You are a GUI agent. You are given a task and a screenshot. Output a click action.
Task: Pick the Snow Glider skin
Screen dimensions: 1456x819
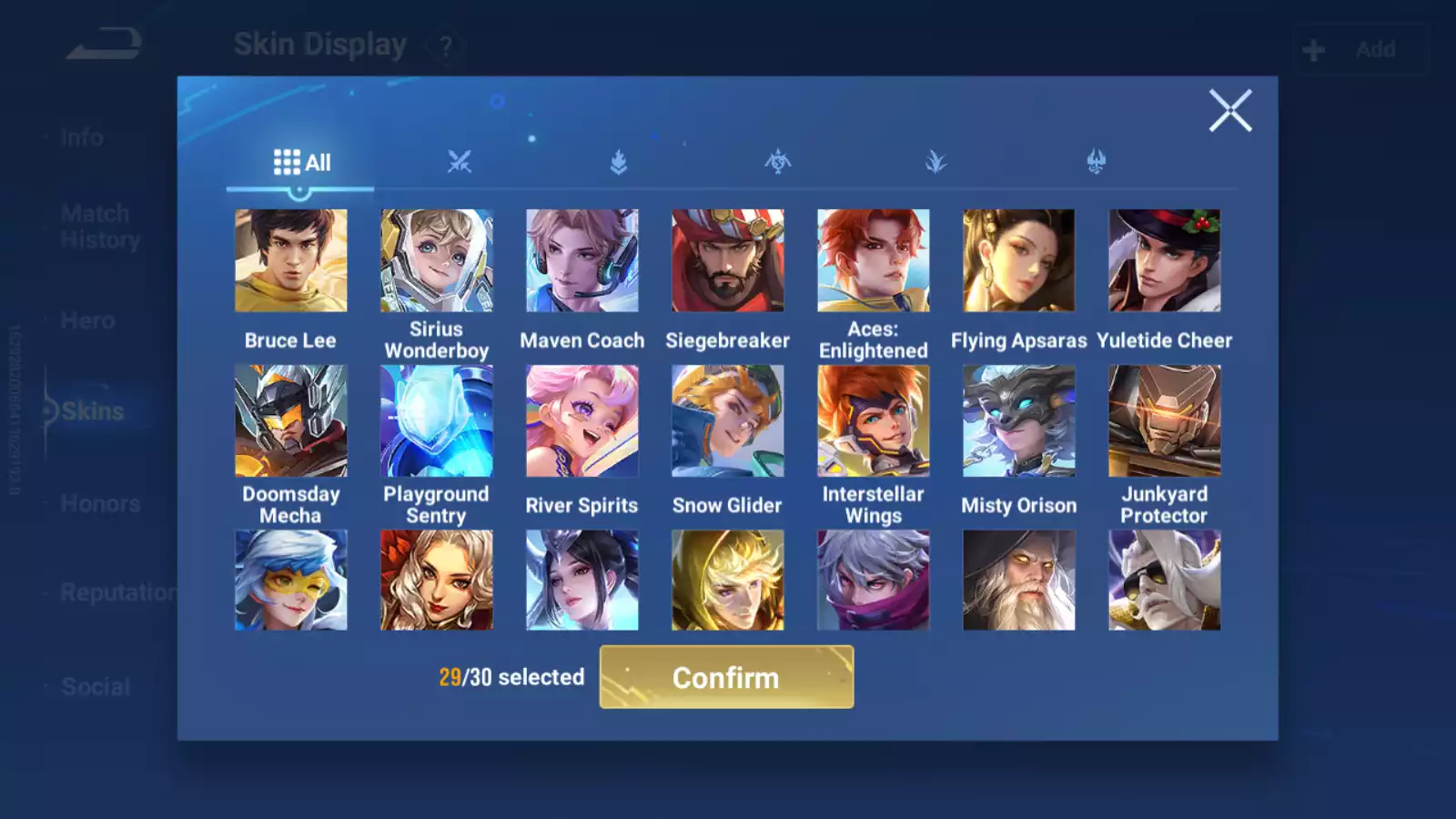(727, 421)
